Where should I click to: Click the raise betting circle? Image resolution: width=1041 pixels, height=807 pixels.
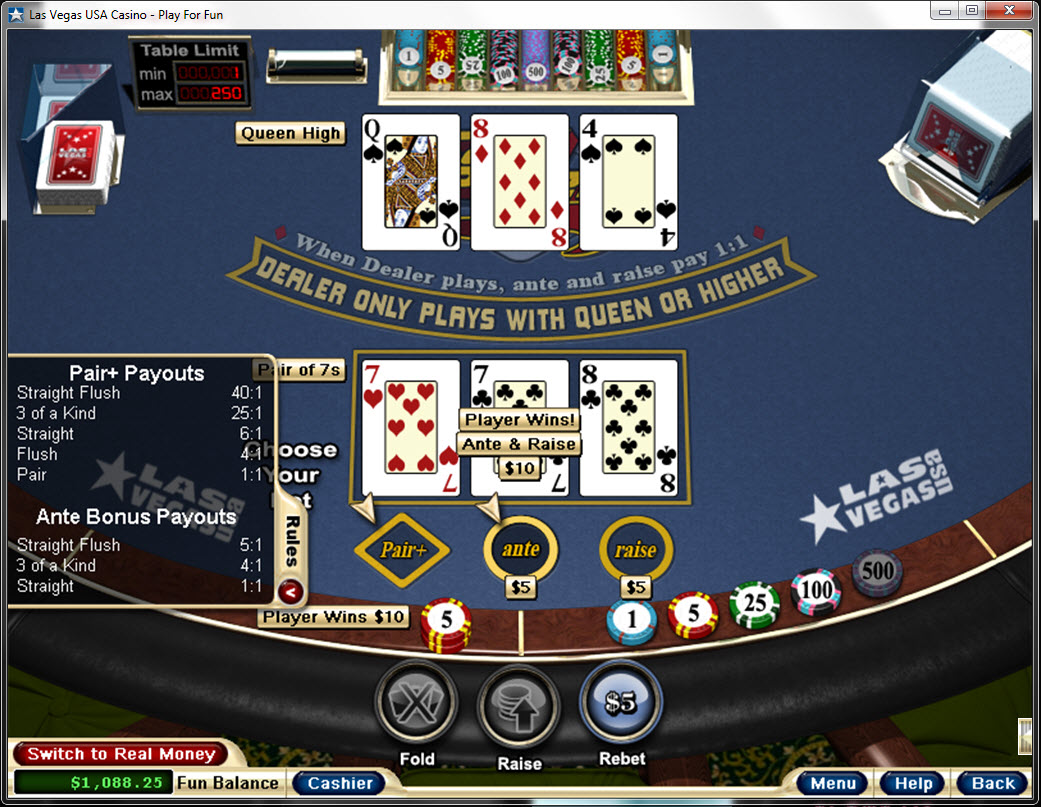pyautogui.click(x=635, y=549)
